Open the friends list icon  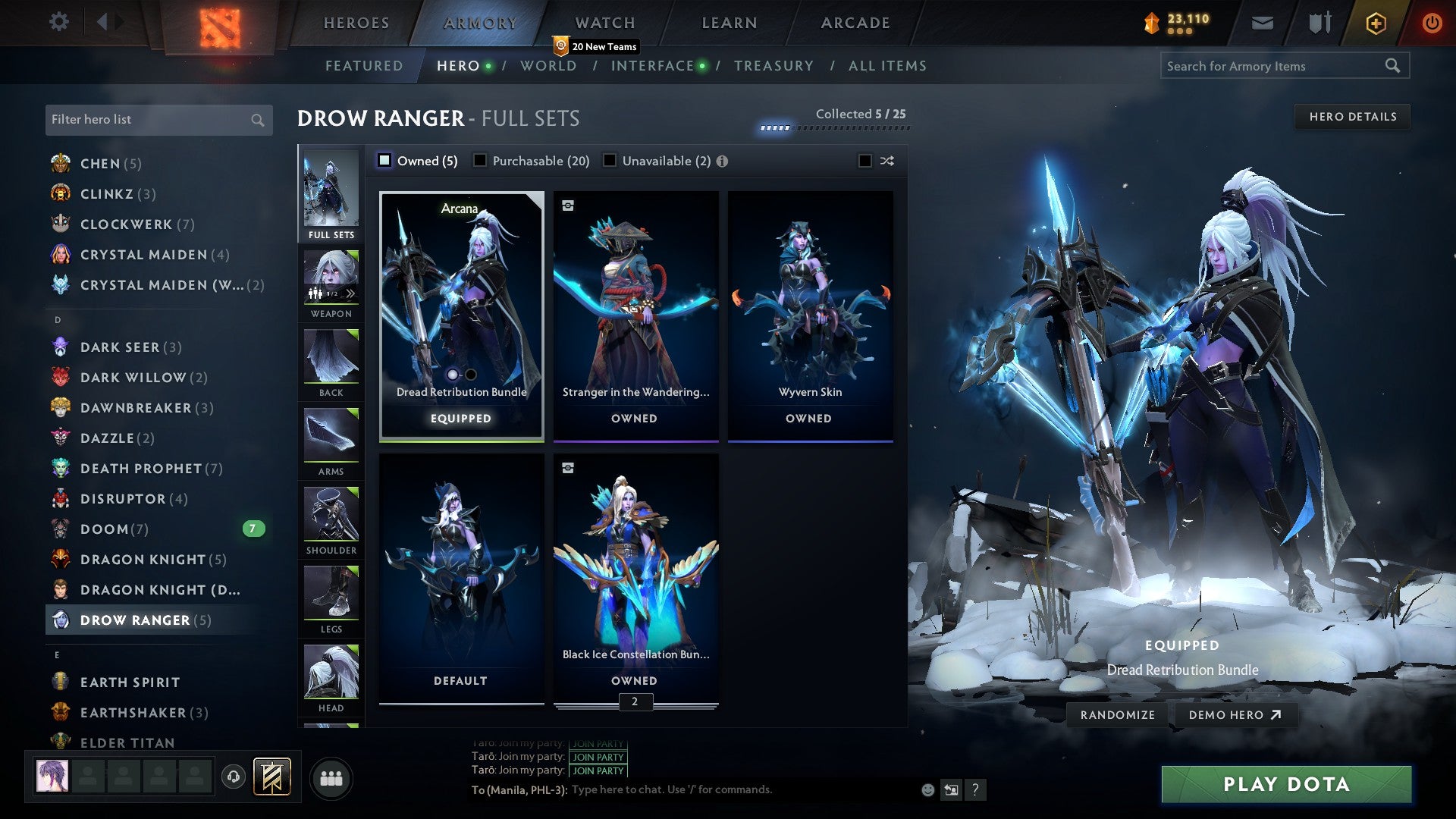point(331,777)
